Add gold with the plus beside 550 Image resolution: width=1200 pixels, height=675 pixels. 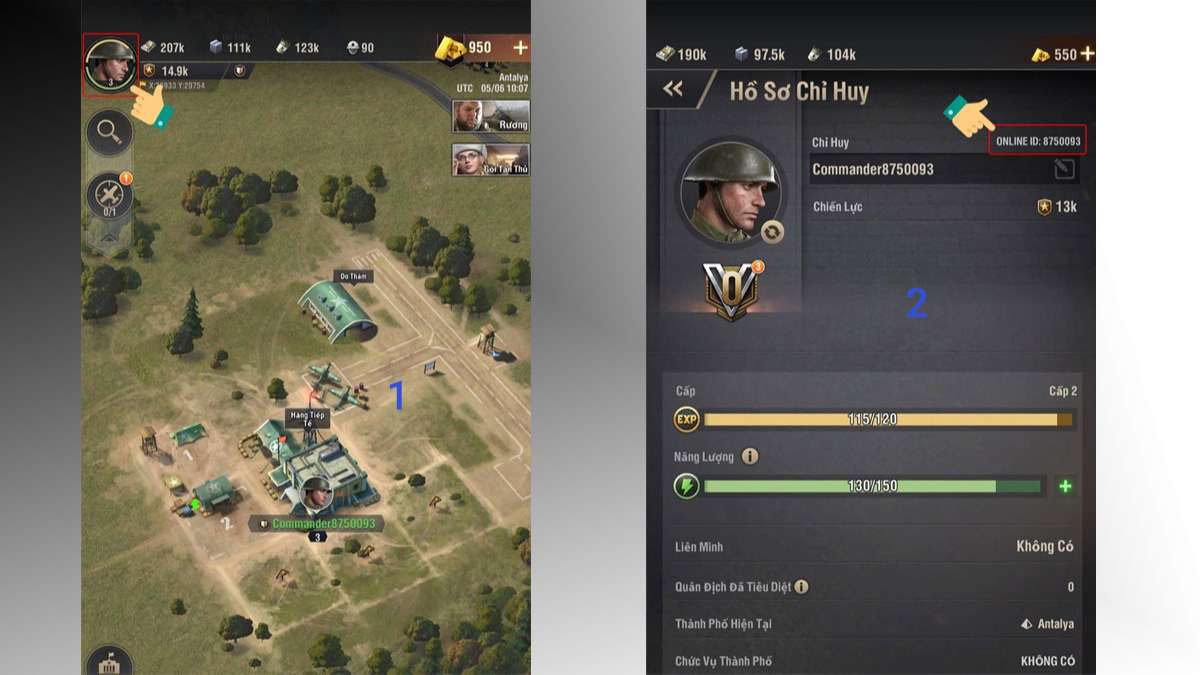(x=1087, y=54)
